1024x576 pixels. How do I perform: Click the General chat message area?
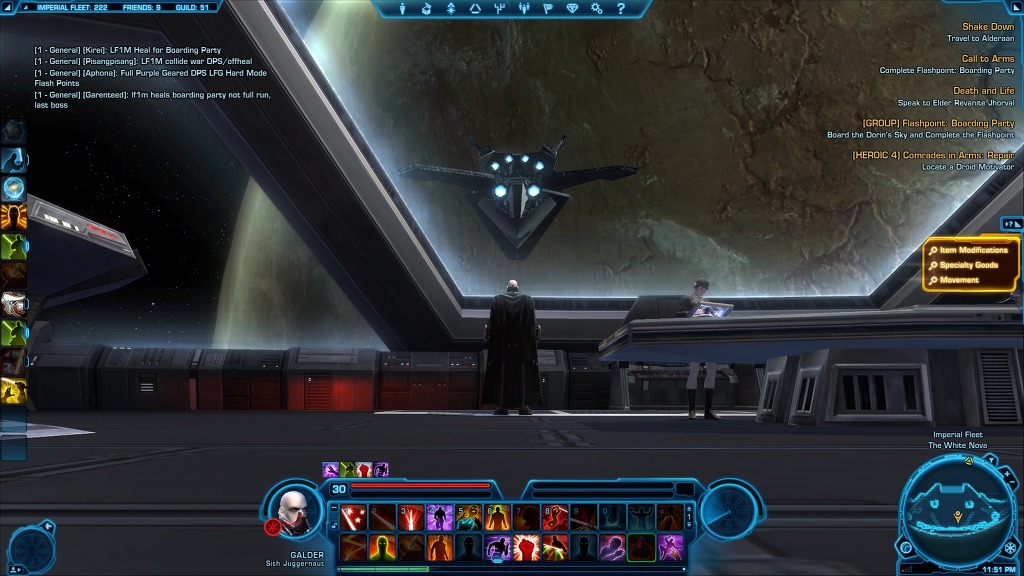point(150,77)
